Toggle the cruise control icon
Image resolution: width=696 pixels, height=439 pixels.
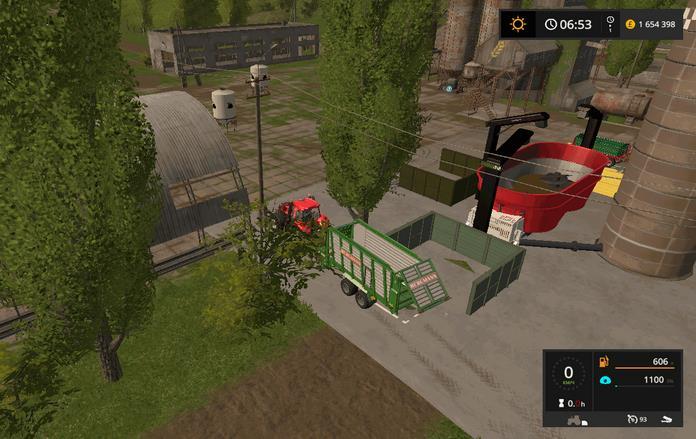(x=630, y=418)
